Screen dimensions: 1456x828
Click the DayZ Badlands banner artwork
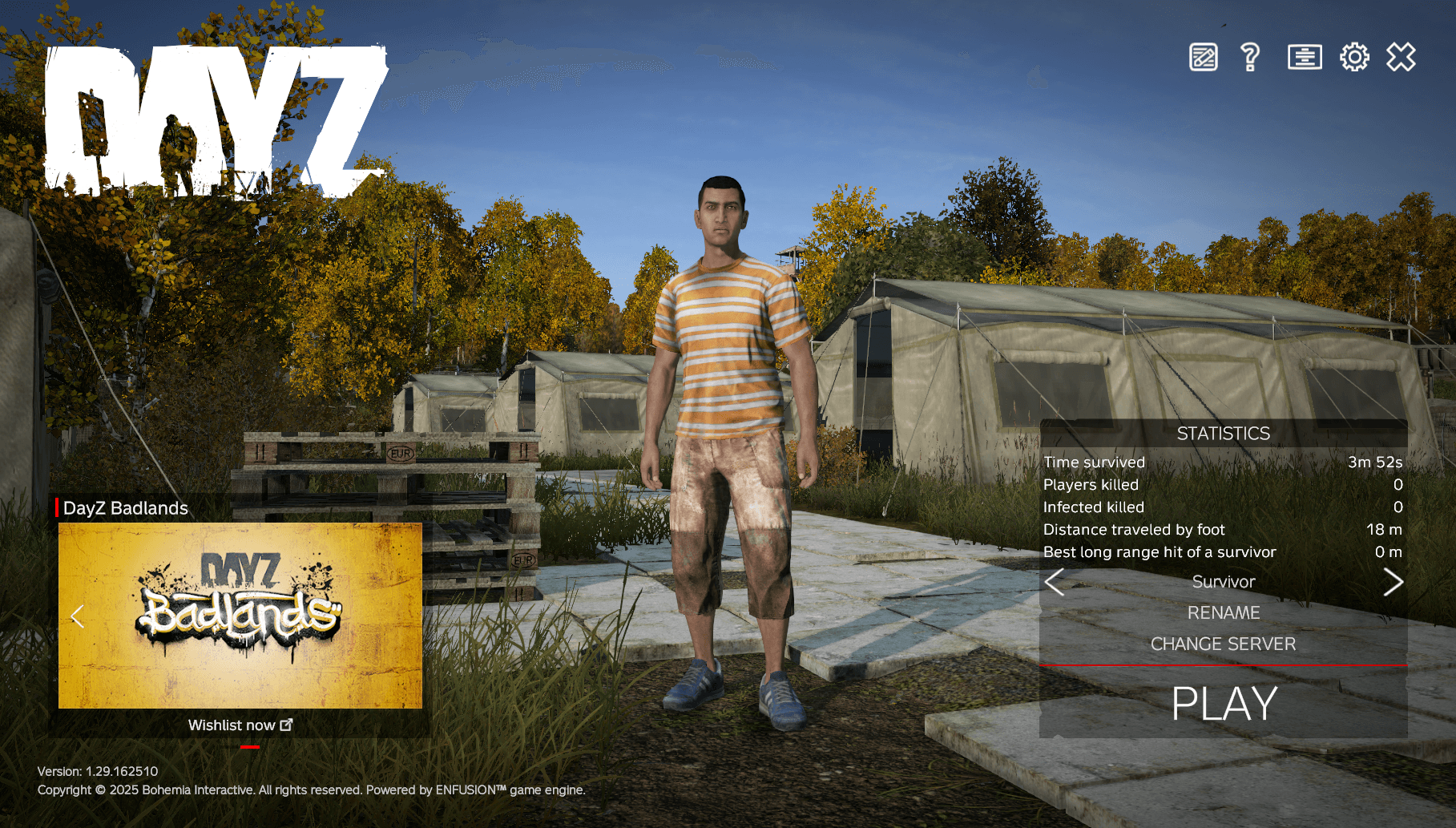(x=240, y=617)
